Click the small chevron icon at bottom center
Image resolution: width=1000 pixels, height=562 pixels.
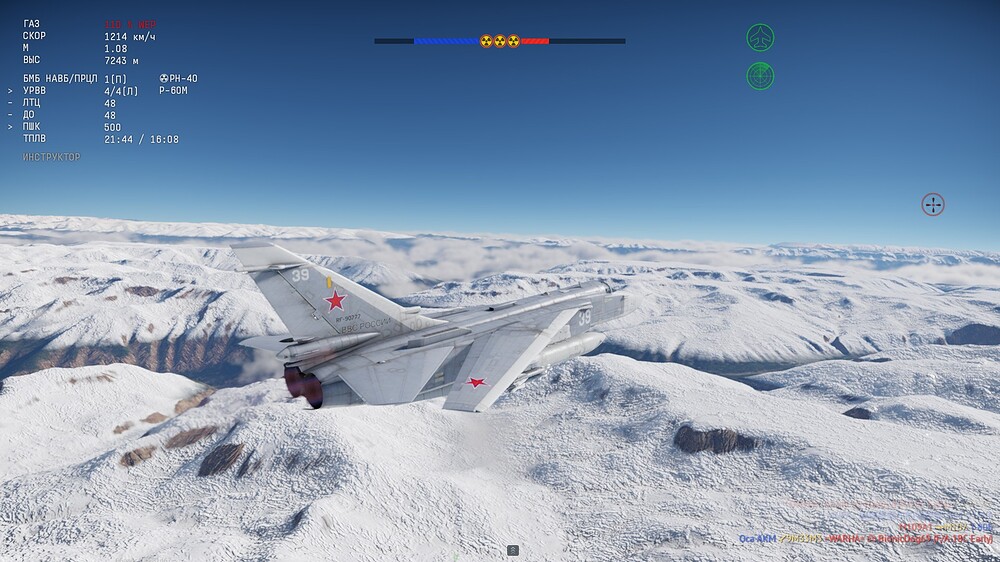tap(512, 550)
